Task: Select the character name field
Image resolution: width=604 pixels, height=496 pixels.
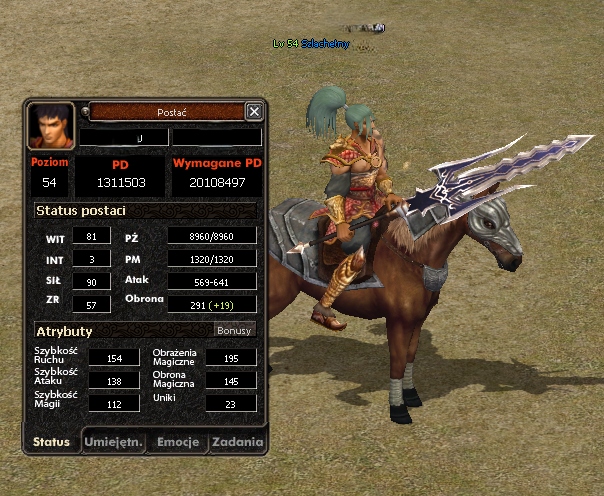Action: 124,137
